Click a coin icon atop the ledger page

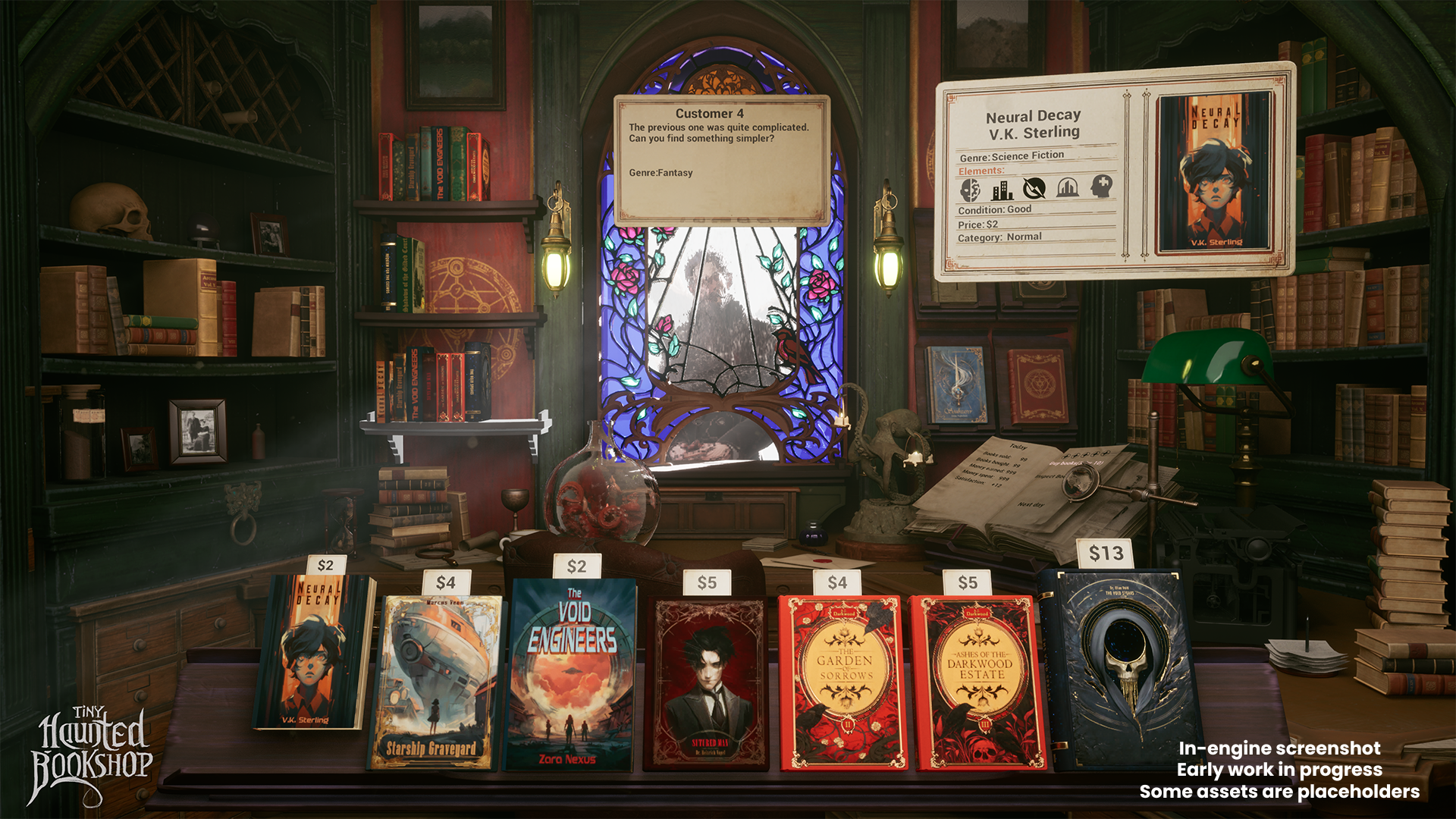1085,455
